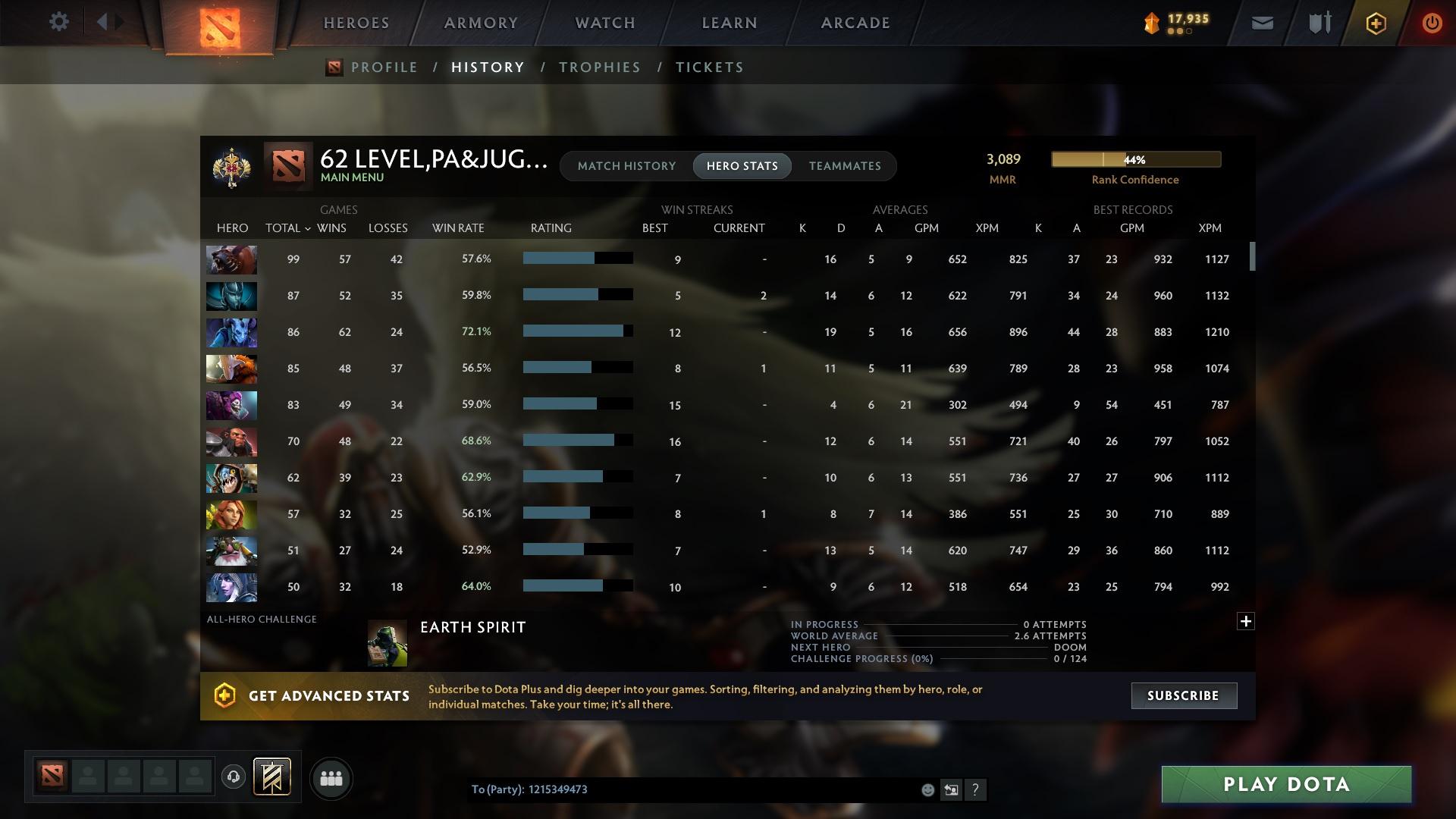
Task: Open the TEAMMATES tab
Action: coord(844,165)
